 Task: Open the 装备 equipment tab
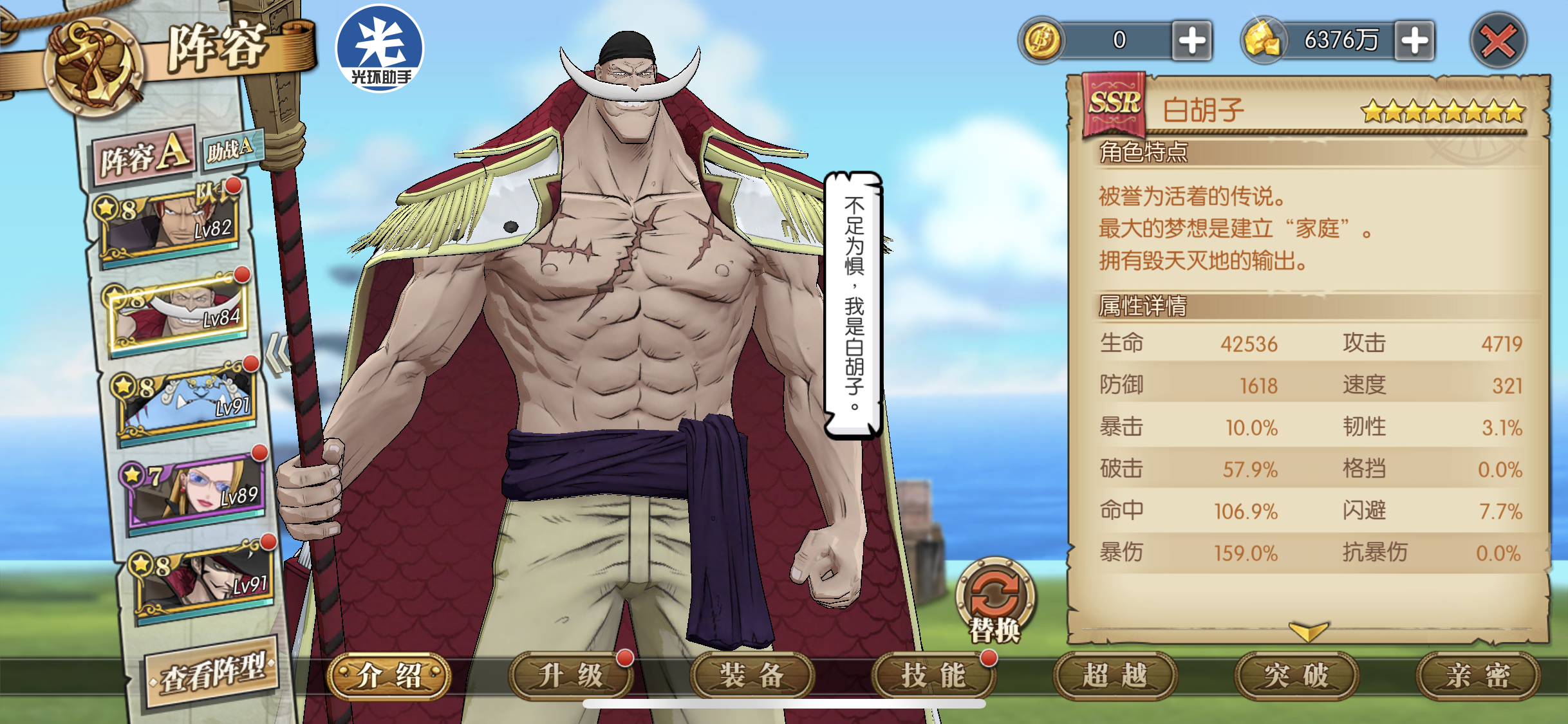(x=752, y=676)
